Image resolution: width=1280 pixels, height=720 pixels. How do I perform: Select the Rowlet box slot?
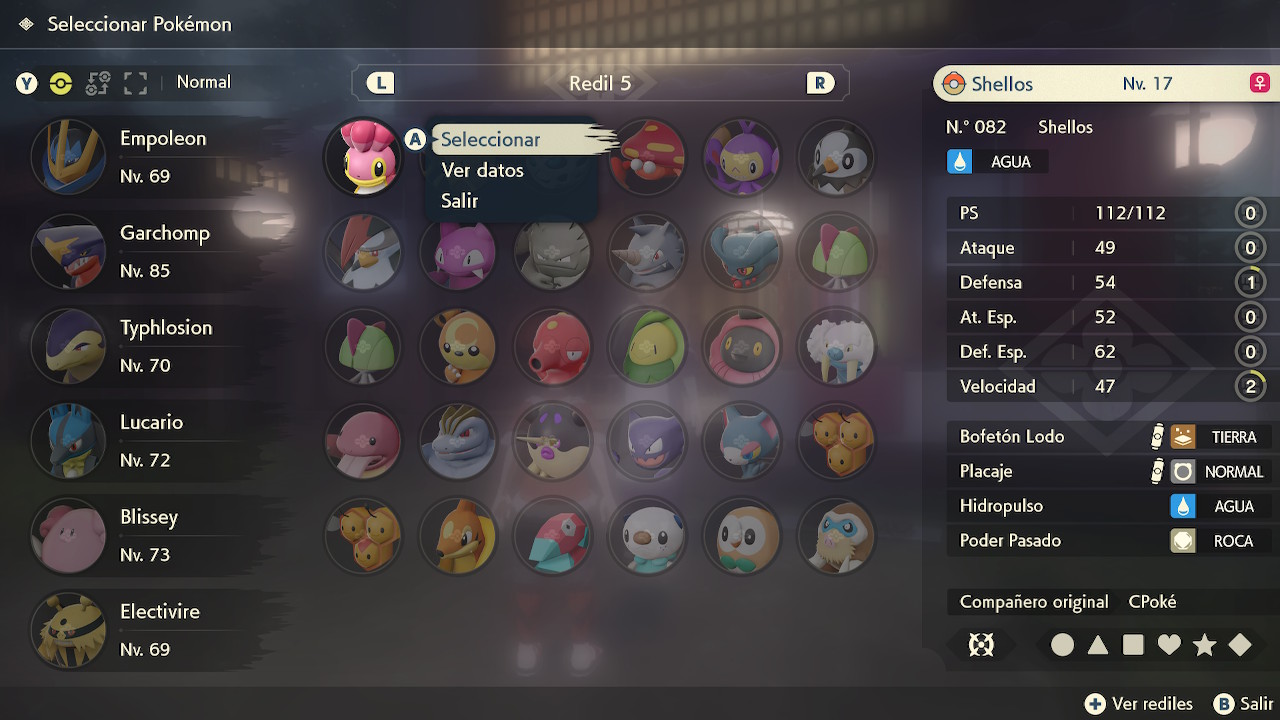pyautogui.click(x=742, y=536)
